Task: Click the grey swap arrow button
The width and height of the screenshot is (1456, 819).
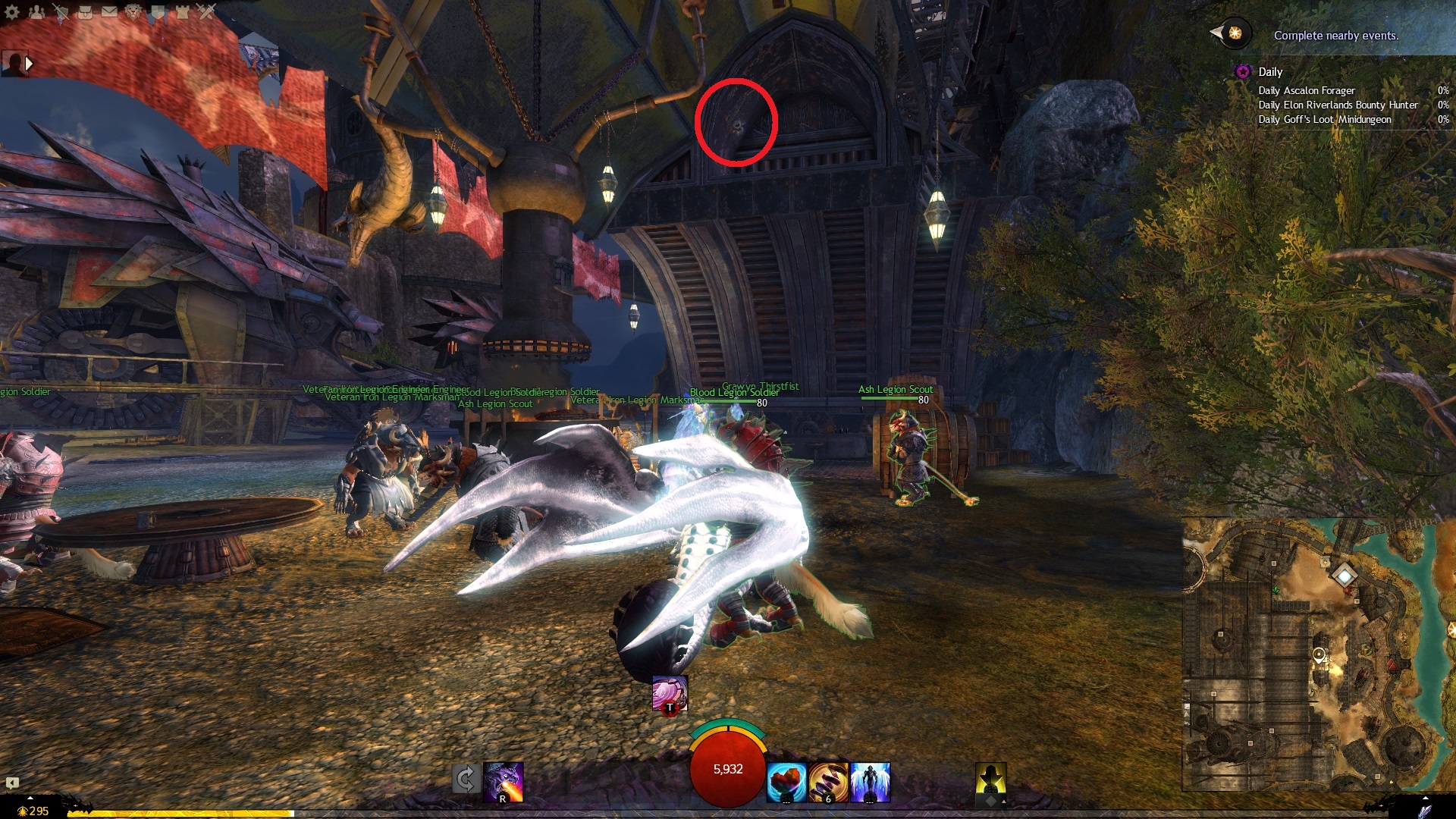Action: (x=465, y=779)
